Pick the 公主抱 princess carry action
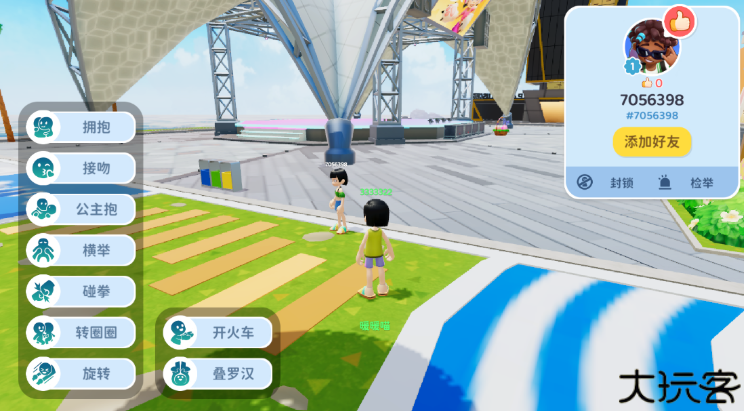Viewport: 744px width, 411px height. pyautogui.click(x=81, y=209)
